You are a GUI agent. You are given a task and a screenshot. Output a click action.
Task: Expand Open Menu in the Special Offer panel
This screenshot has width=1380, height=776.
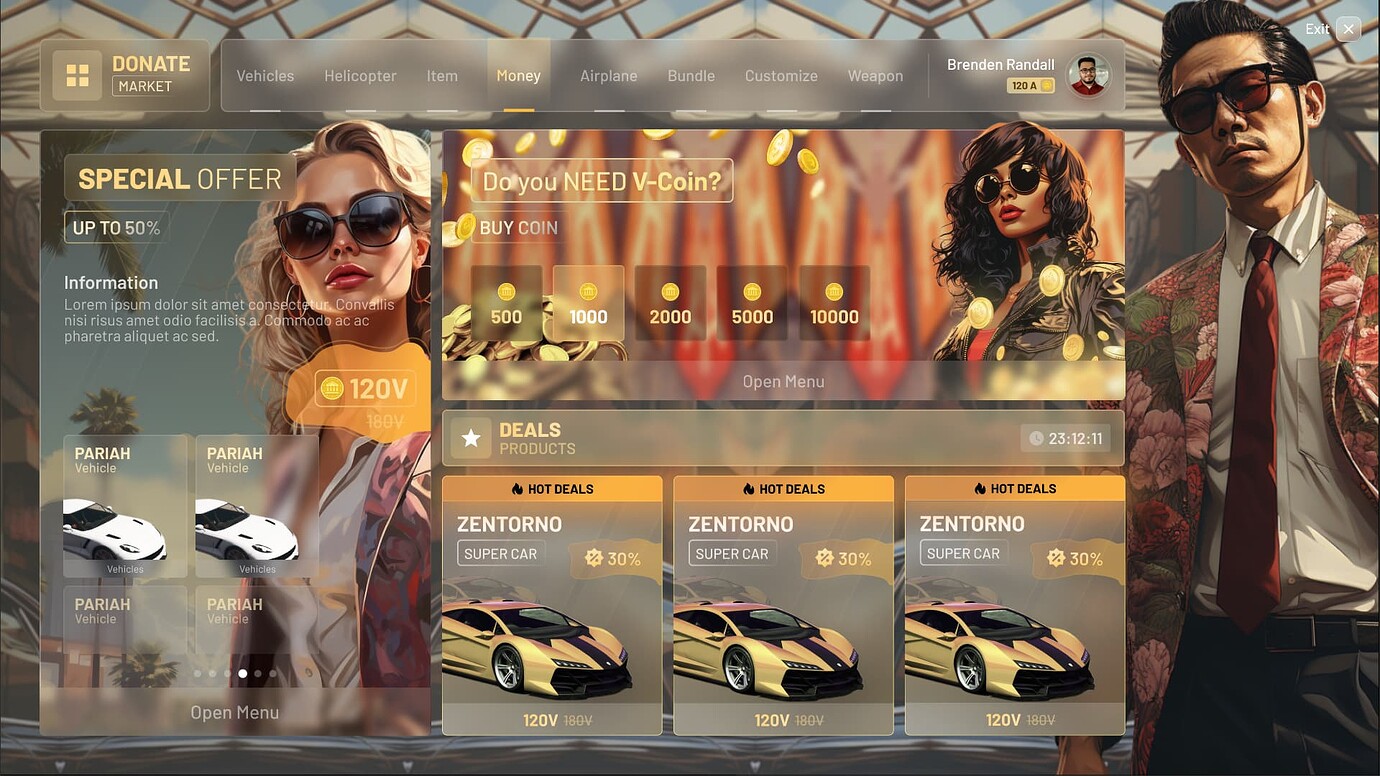click(235, 711)
